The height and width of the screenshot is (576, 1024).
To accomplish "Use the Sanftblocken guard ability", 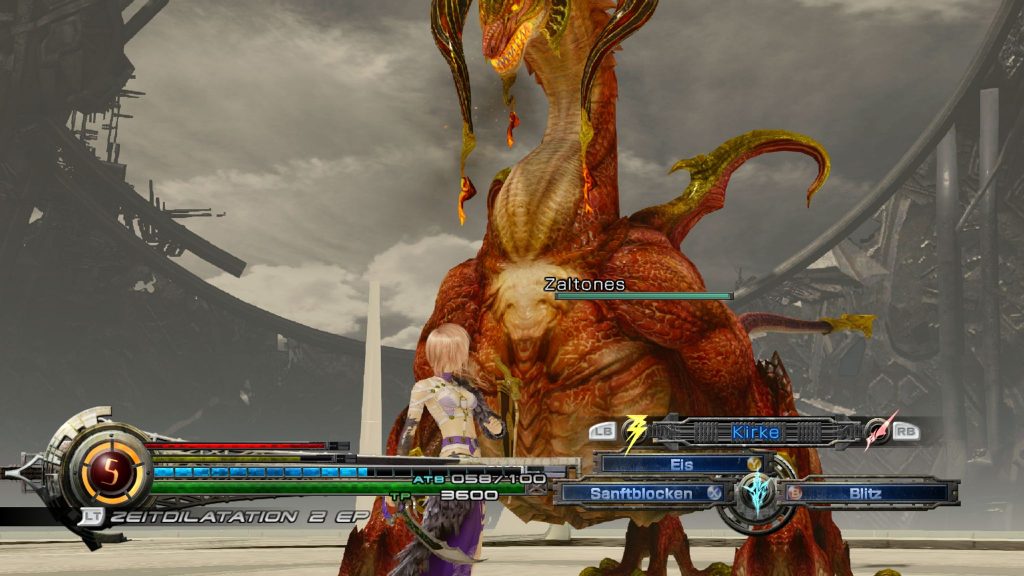I will 640,493.
